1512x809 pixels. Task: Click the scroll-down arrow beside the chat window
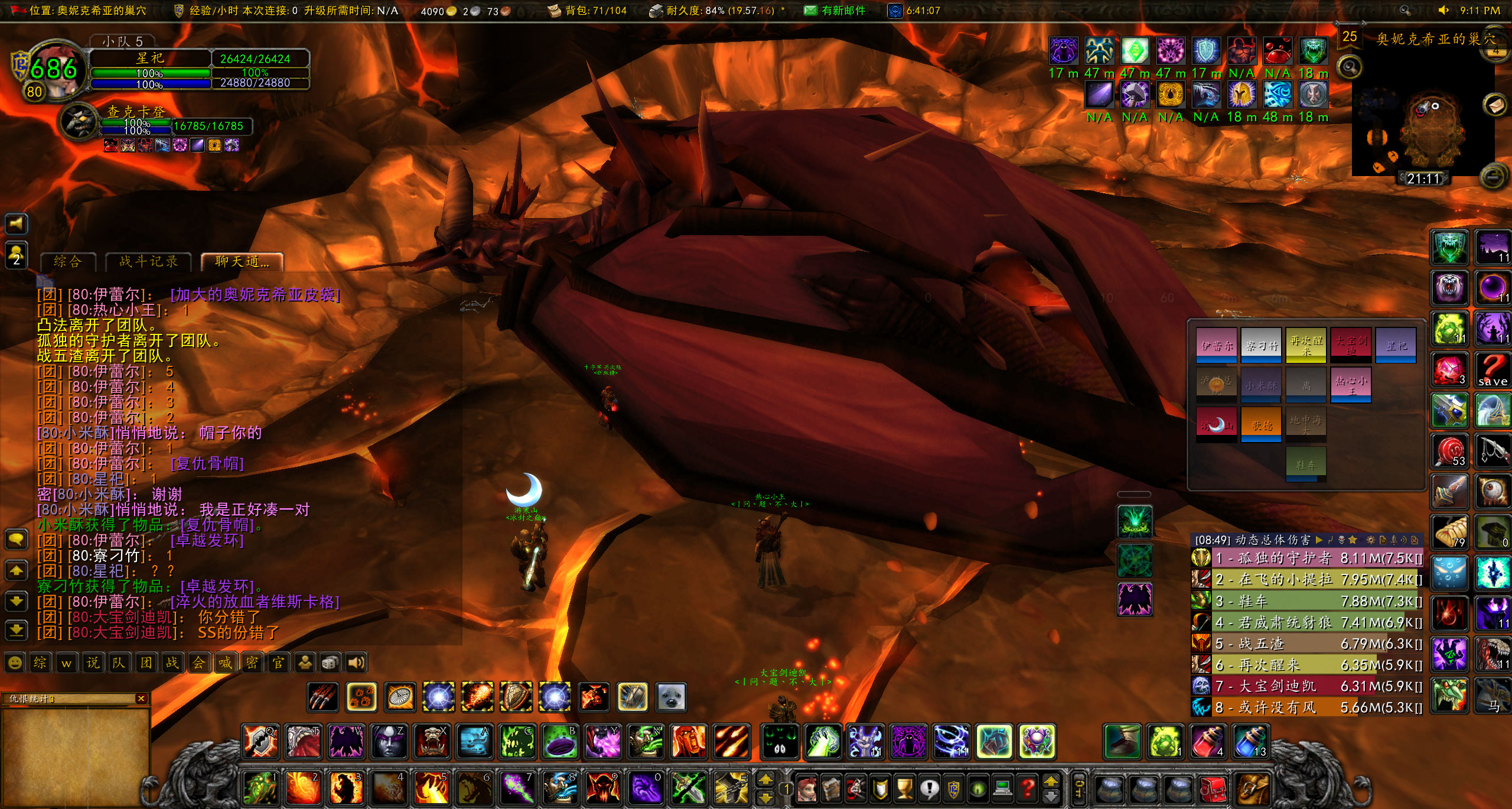click(17, 600)
